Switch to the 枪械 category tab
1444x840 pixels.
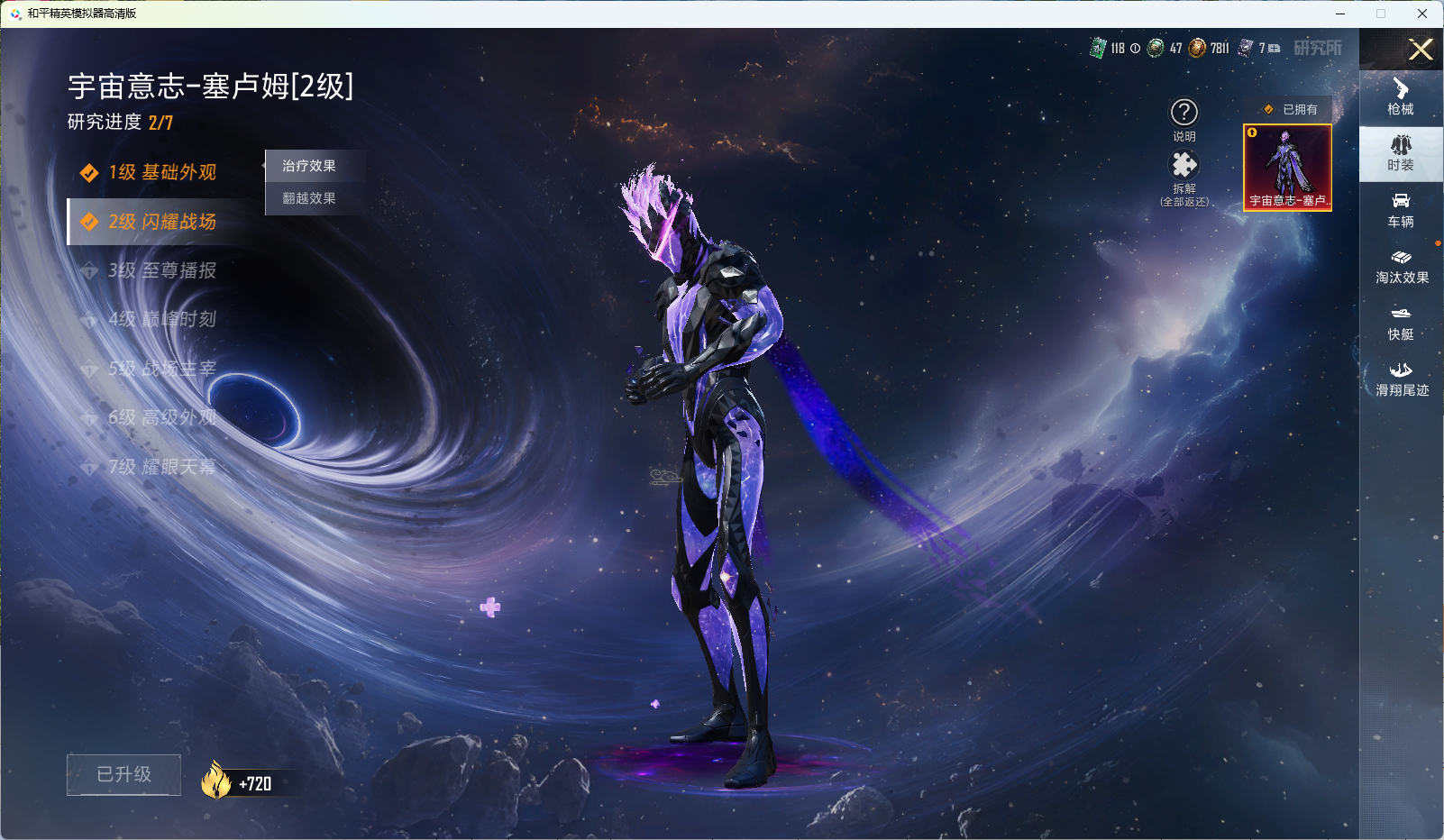1401,96
